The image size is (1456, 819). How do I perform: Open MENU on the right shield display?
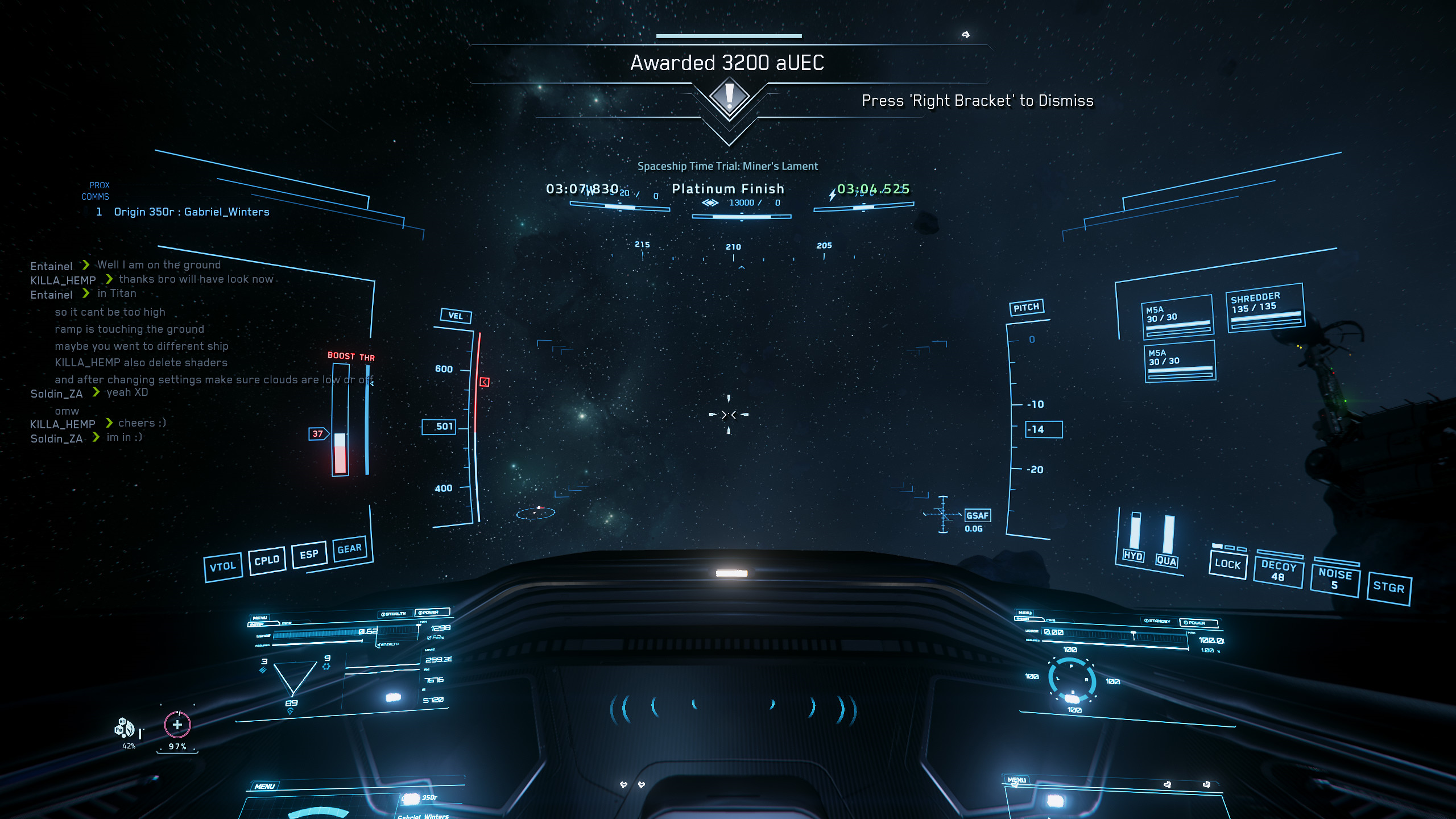(x=1025, y=613)
